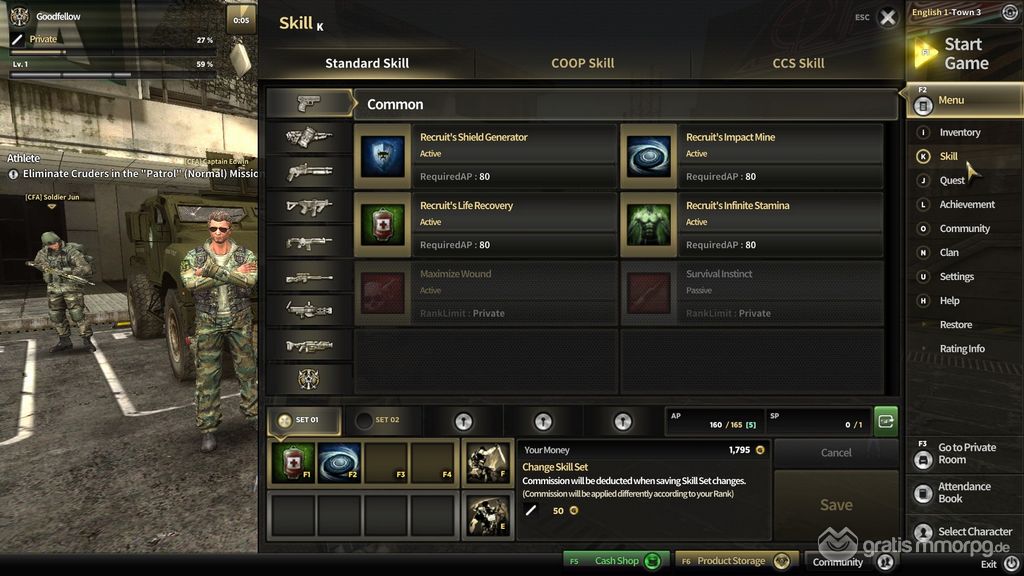Viewport: 1024px width, 576px height.
Task: Choose Recruit's Impact Mine skill
Action: pyautogui.click(x=751, y=157)
